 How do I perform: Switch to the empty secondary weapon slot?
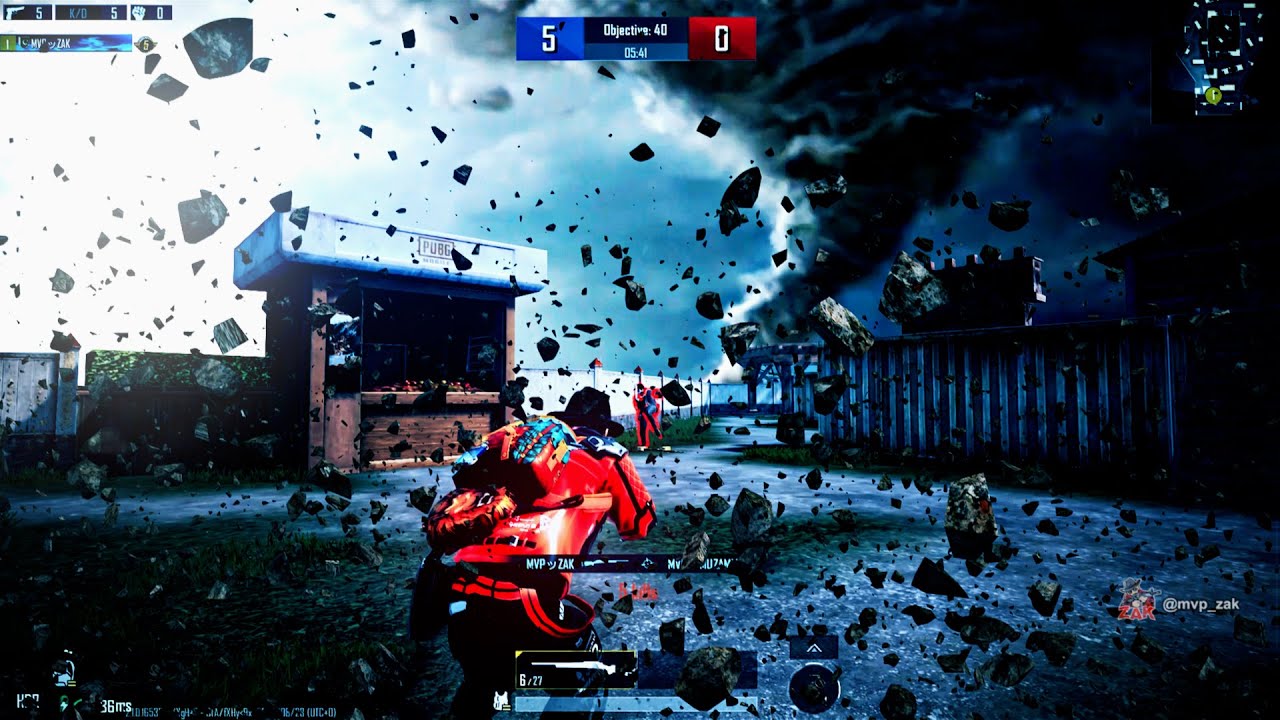[697, 670]
